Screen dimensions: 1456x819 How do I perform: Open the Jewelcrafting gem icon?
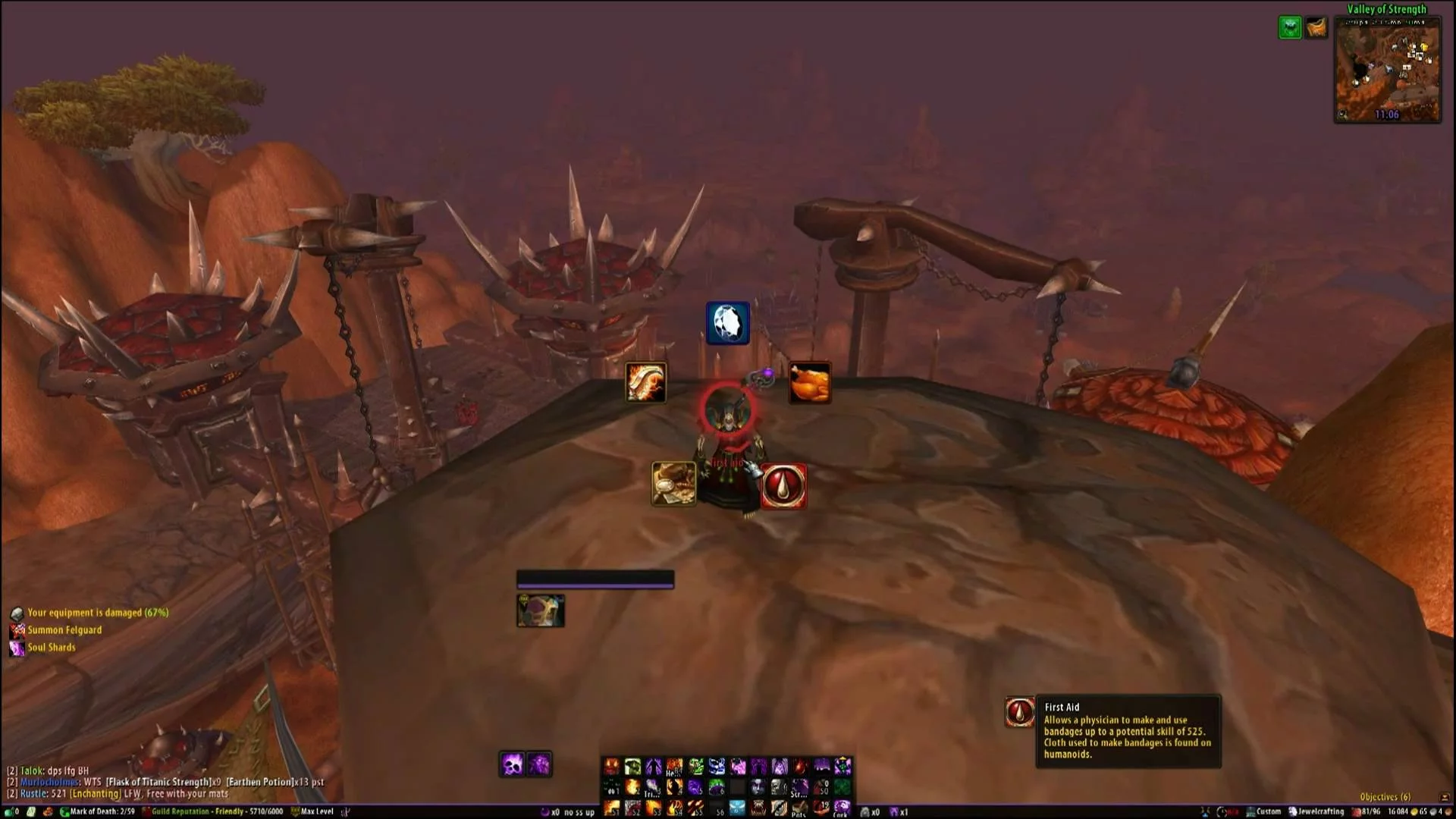click(728, 323)
